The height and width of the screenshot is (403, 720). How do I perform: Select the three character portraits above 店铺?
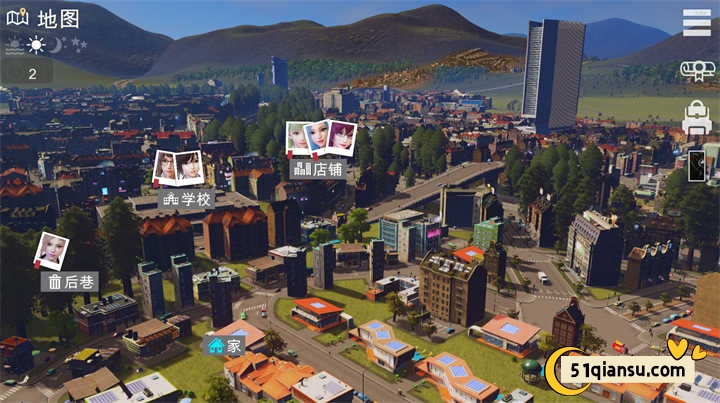click(321, 137)
